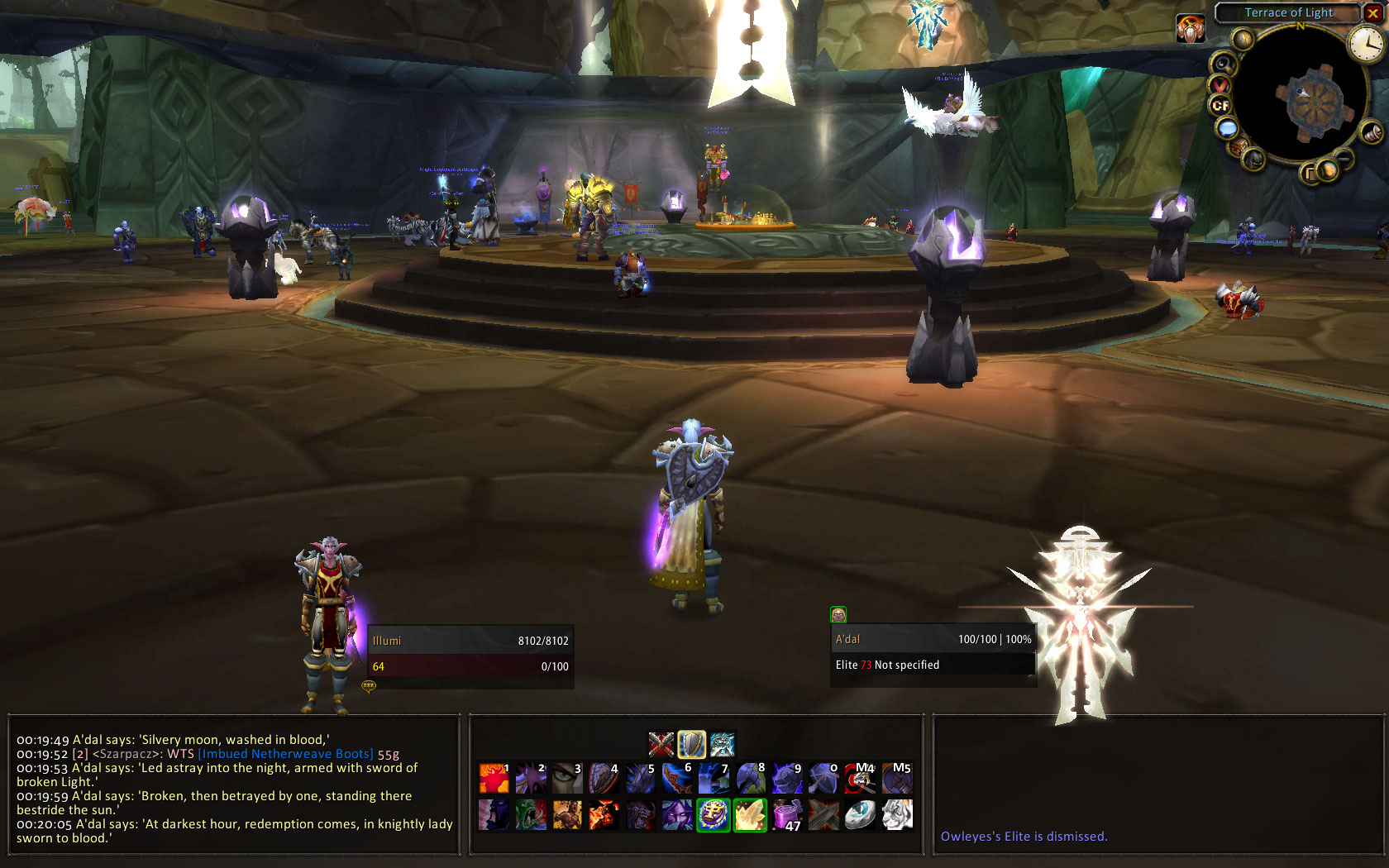Use the purple bandage stack of 47

(787, 815)
